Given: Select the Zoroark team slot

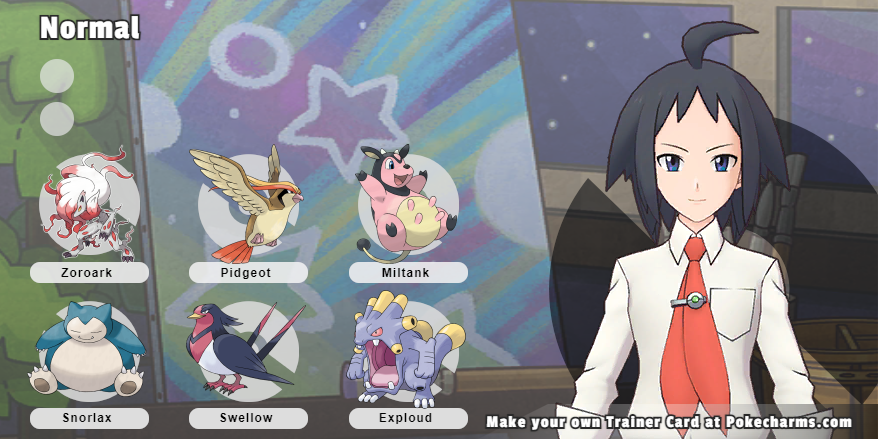Looking at the screenshot, I should 89,207.
